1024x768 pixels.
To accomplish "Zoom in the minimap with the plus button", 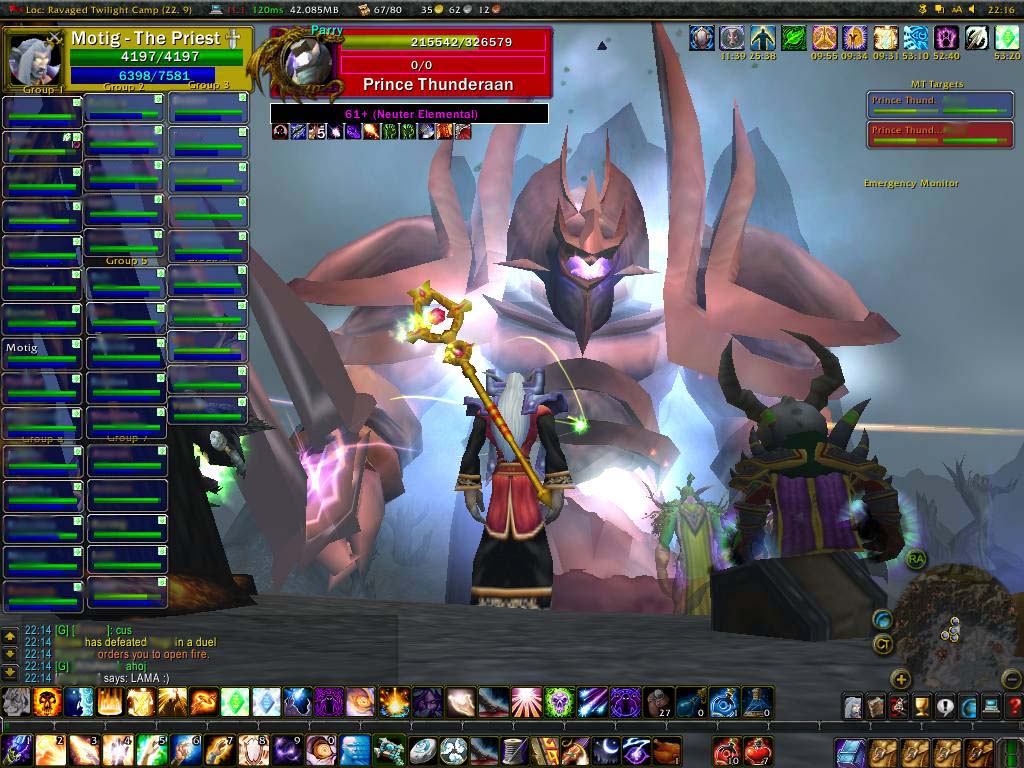I will 901,680.
